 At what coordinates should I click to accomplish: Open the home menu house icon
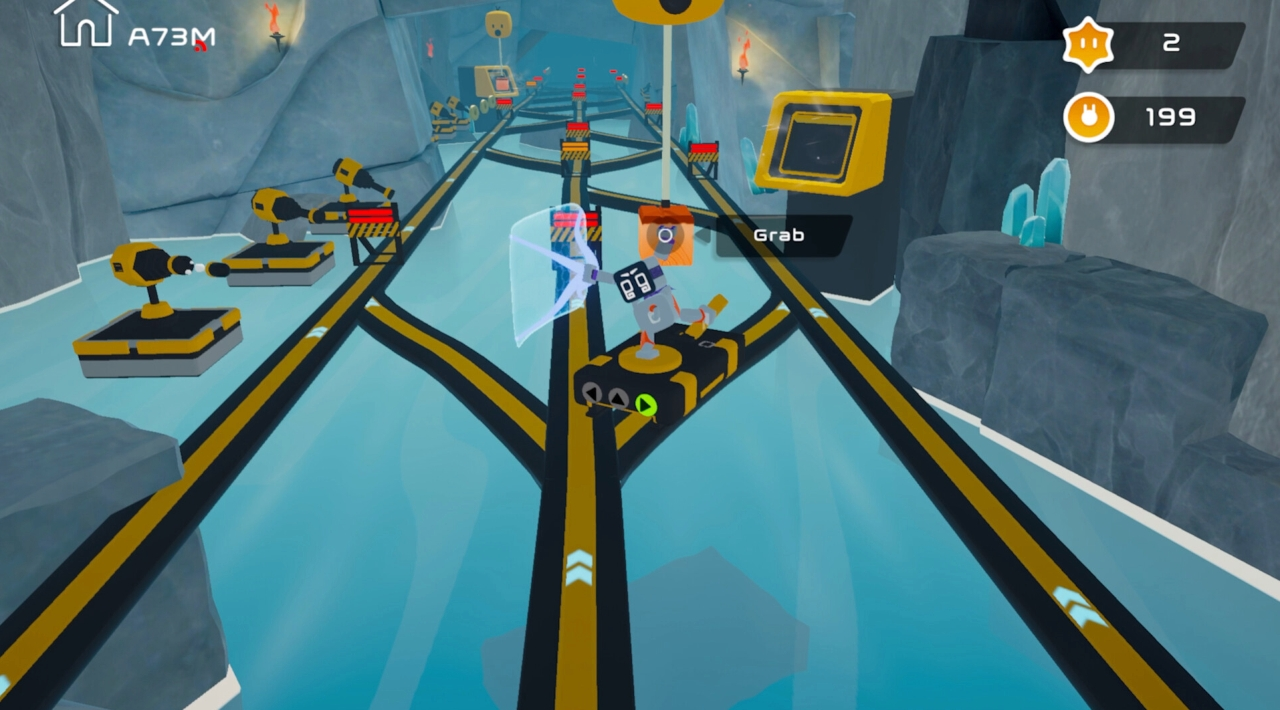[85, 23]
